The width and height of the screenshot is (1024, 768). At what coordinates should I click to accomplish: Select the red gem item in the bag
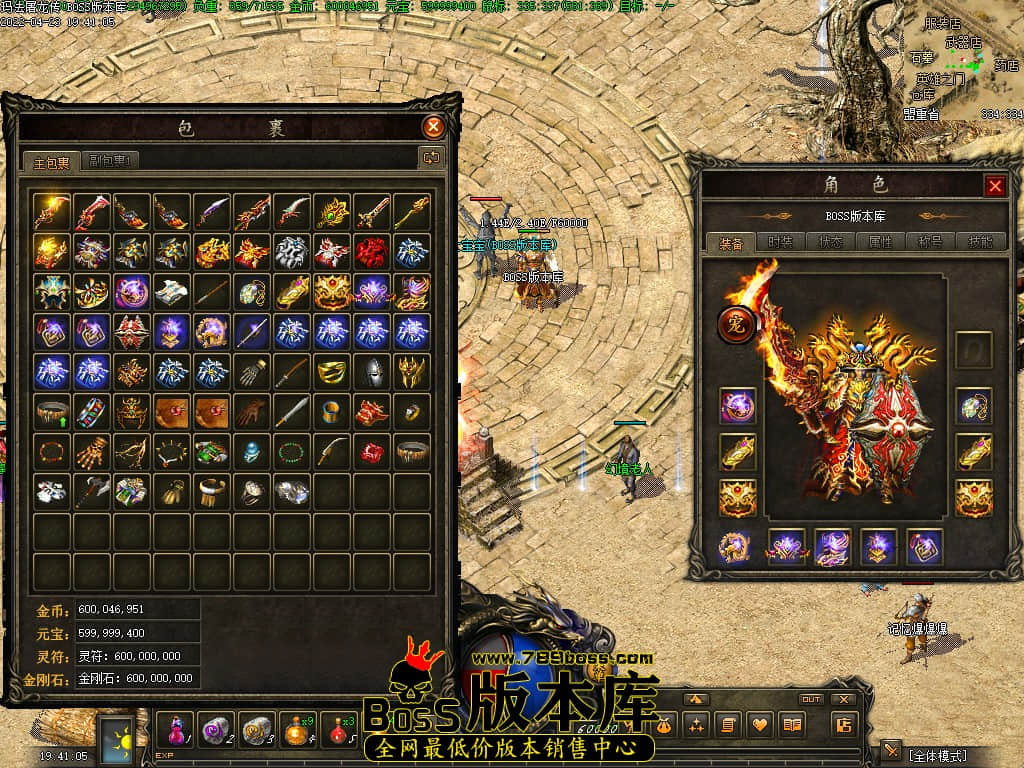[372, 451]
